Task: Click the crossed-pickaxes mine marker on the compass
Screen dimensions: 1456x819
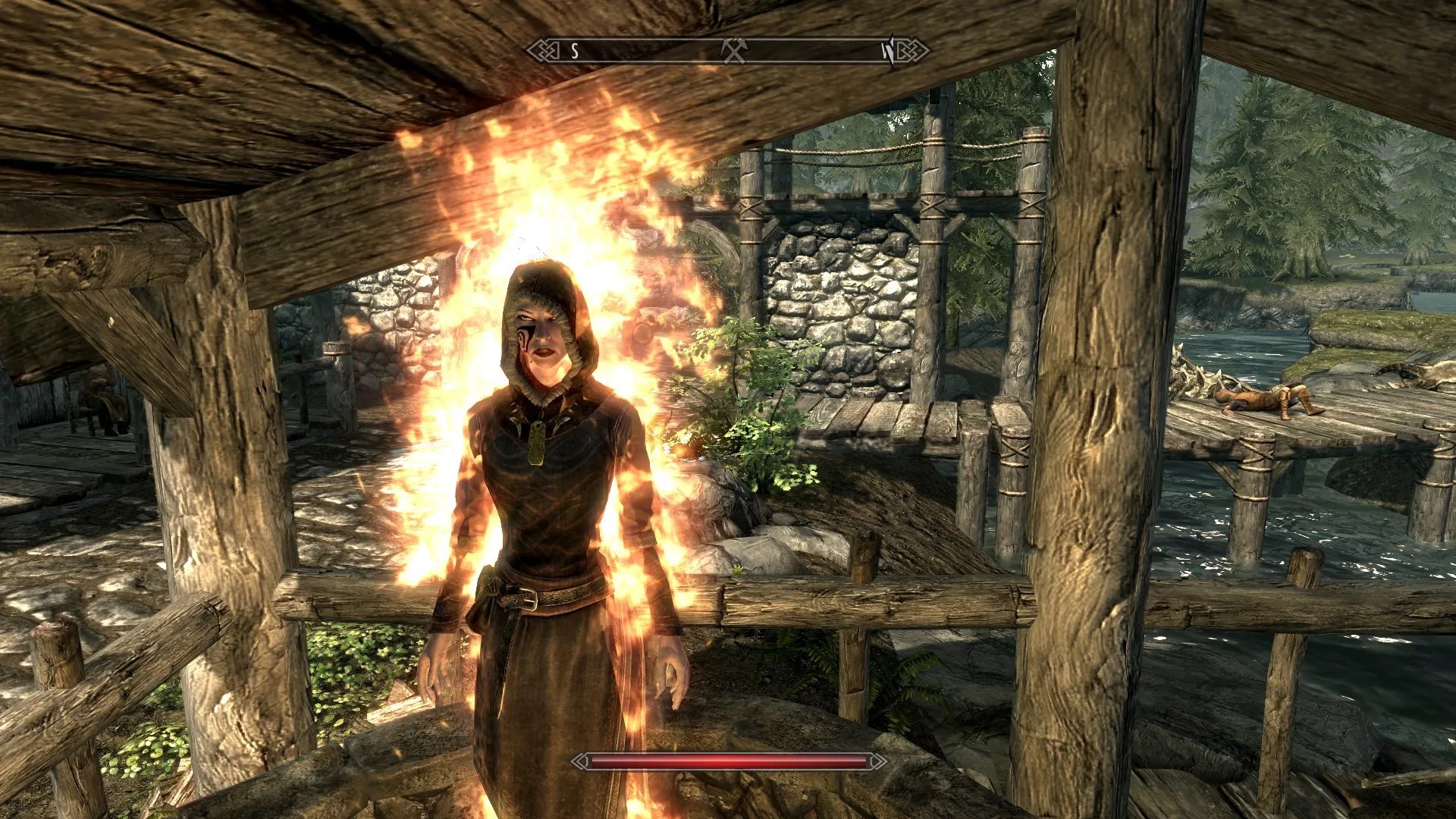Action: click(x=733, y=51)
